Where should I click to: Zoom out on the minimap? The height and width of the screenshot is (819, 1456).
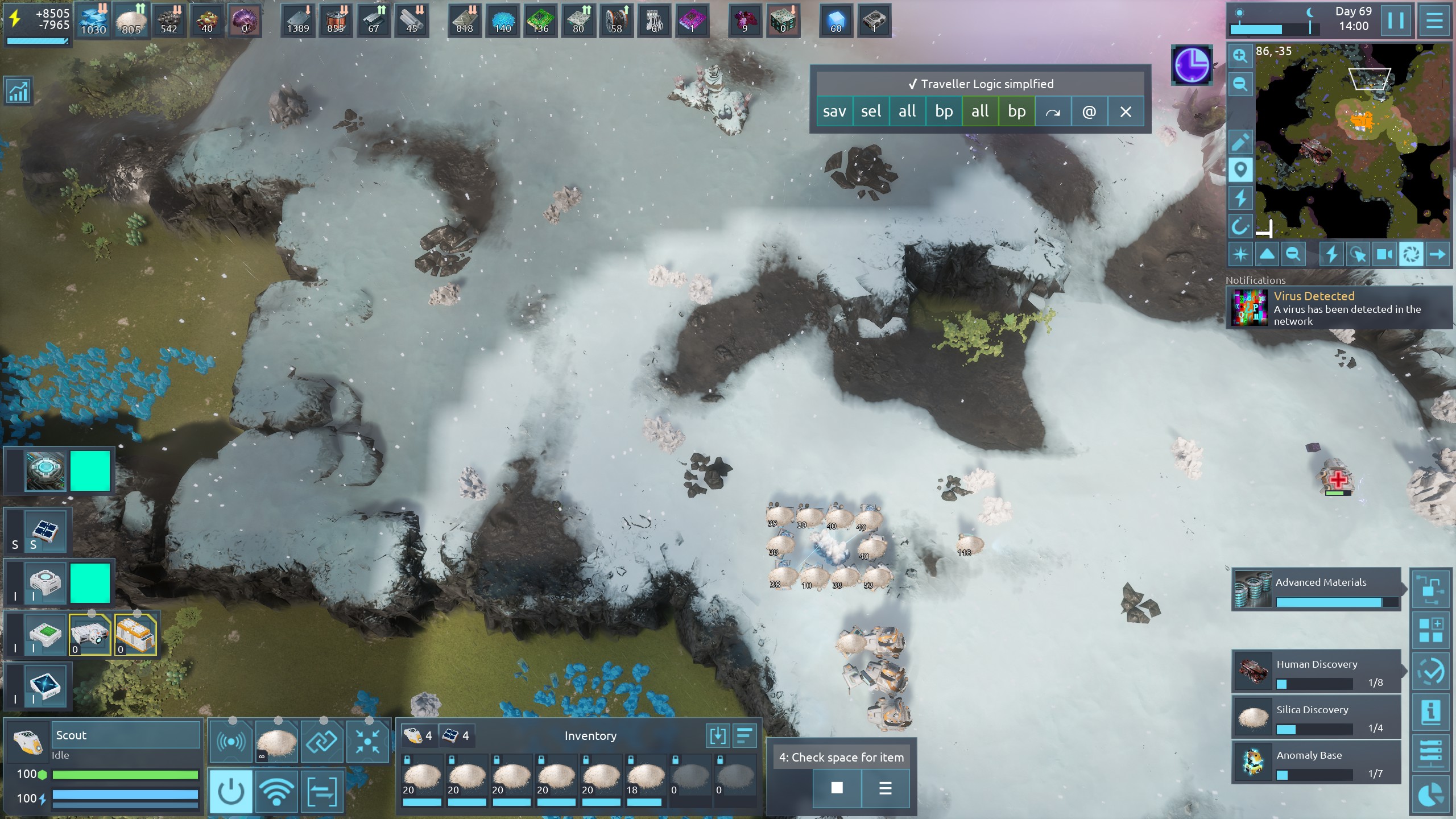point(1240,84)
